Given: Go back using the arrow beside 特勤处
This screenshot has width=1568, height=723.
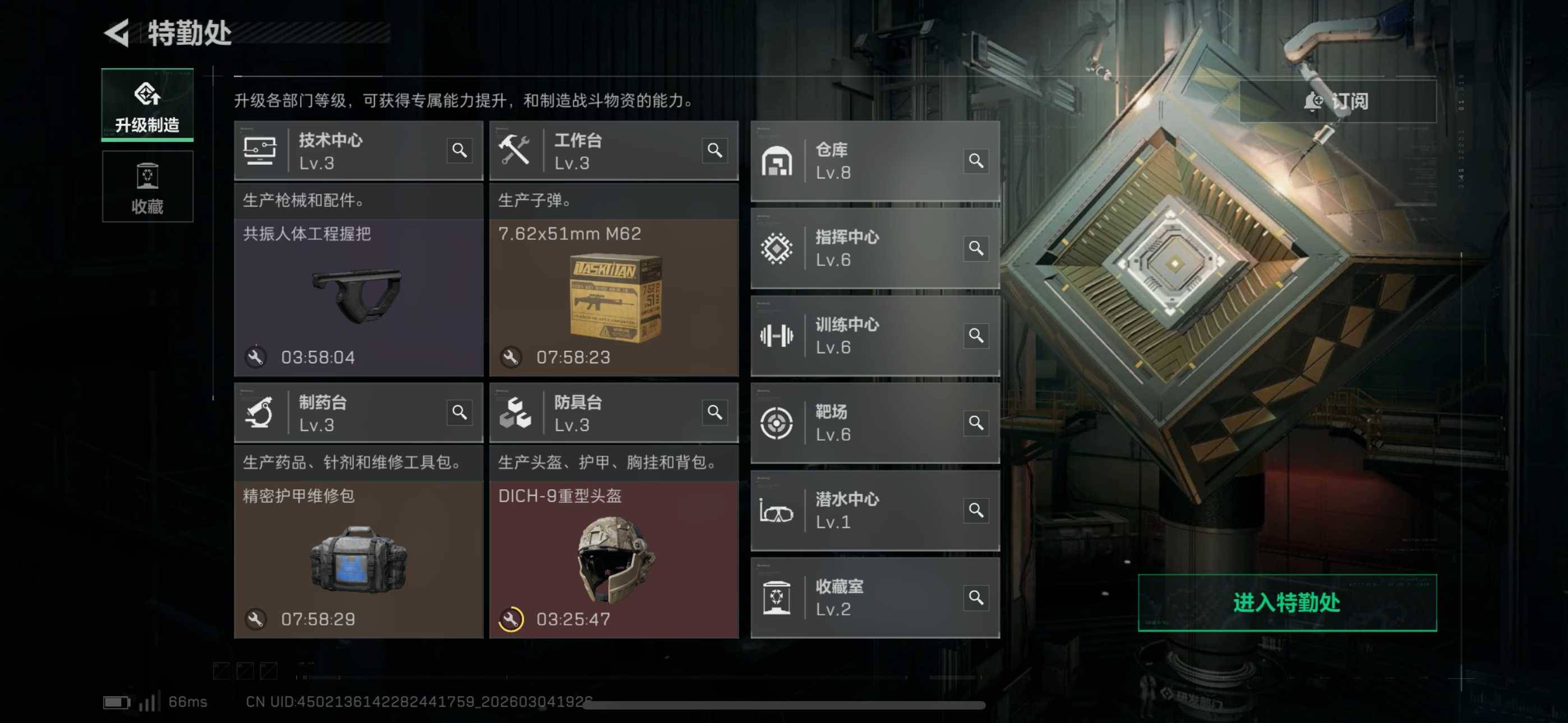Looking at the screenshot, I should click(x=117, y=33).
